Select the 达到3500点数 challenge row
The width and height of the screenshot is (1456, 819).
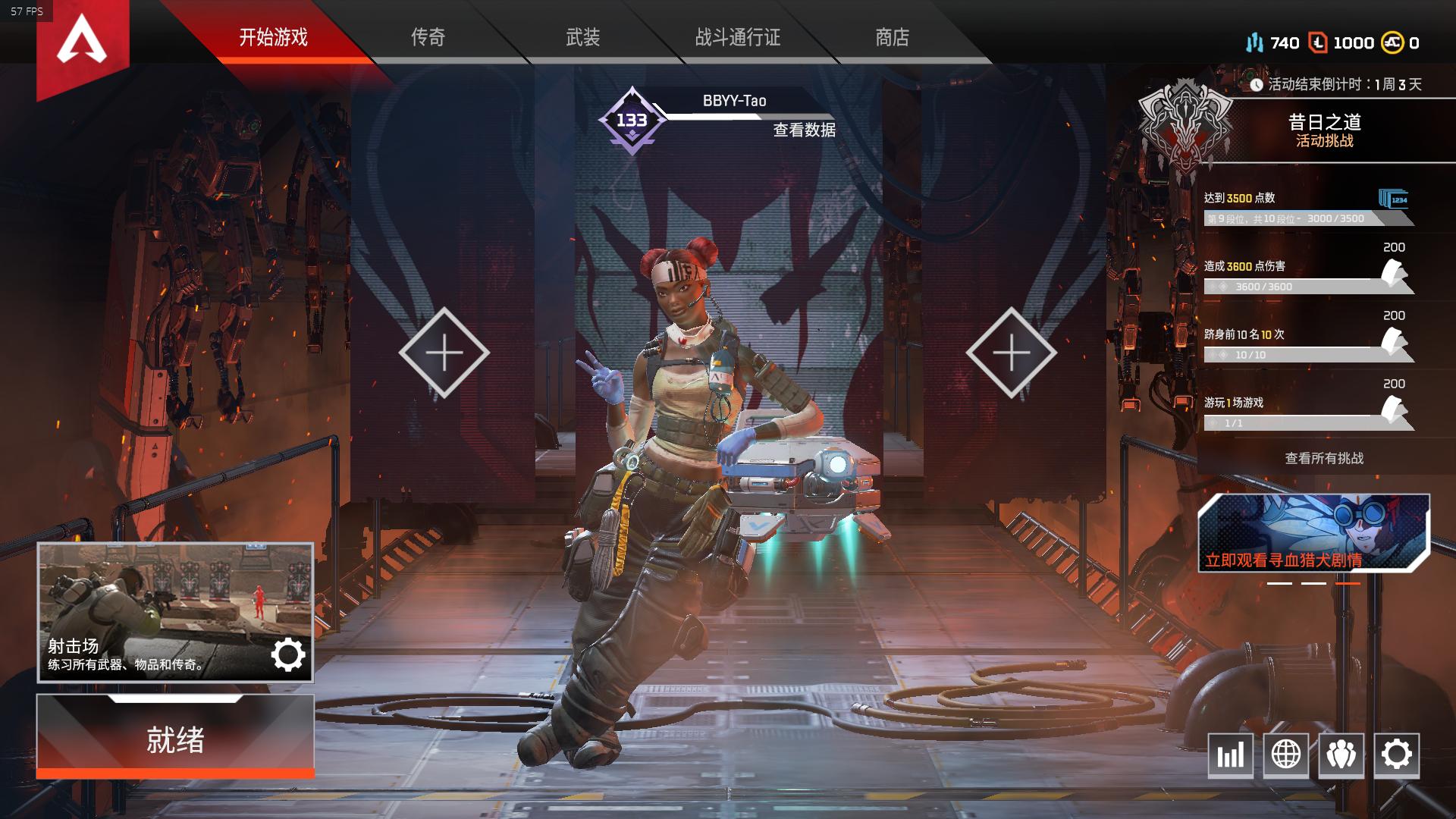pos(1307,208)
